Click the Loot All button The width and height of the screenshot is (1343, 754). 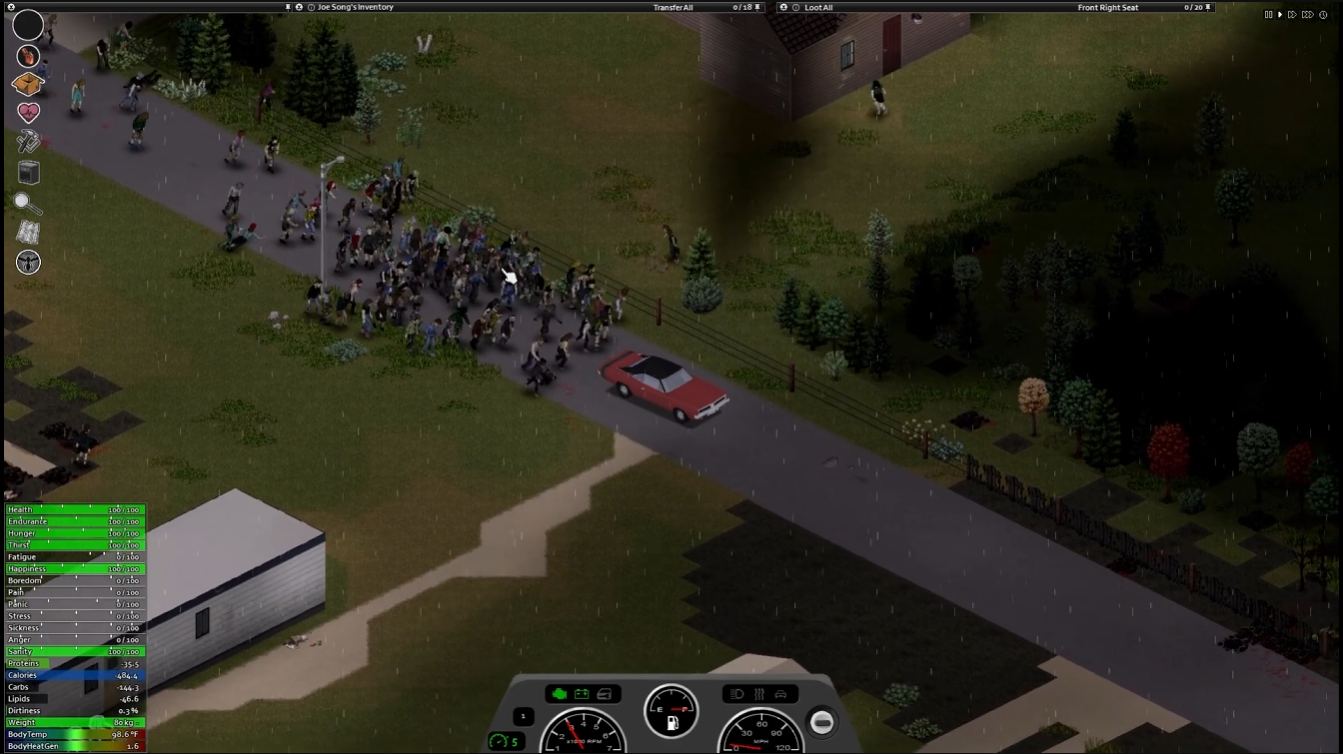click(x=817, y=7)
